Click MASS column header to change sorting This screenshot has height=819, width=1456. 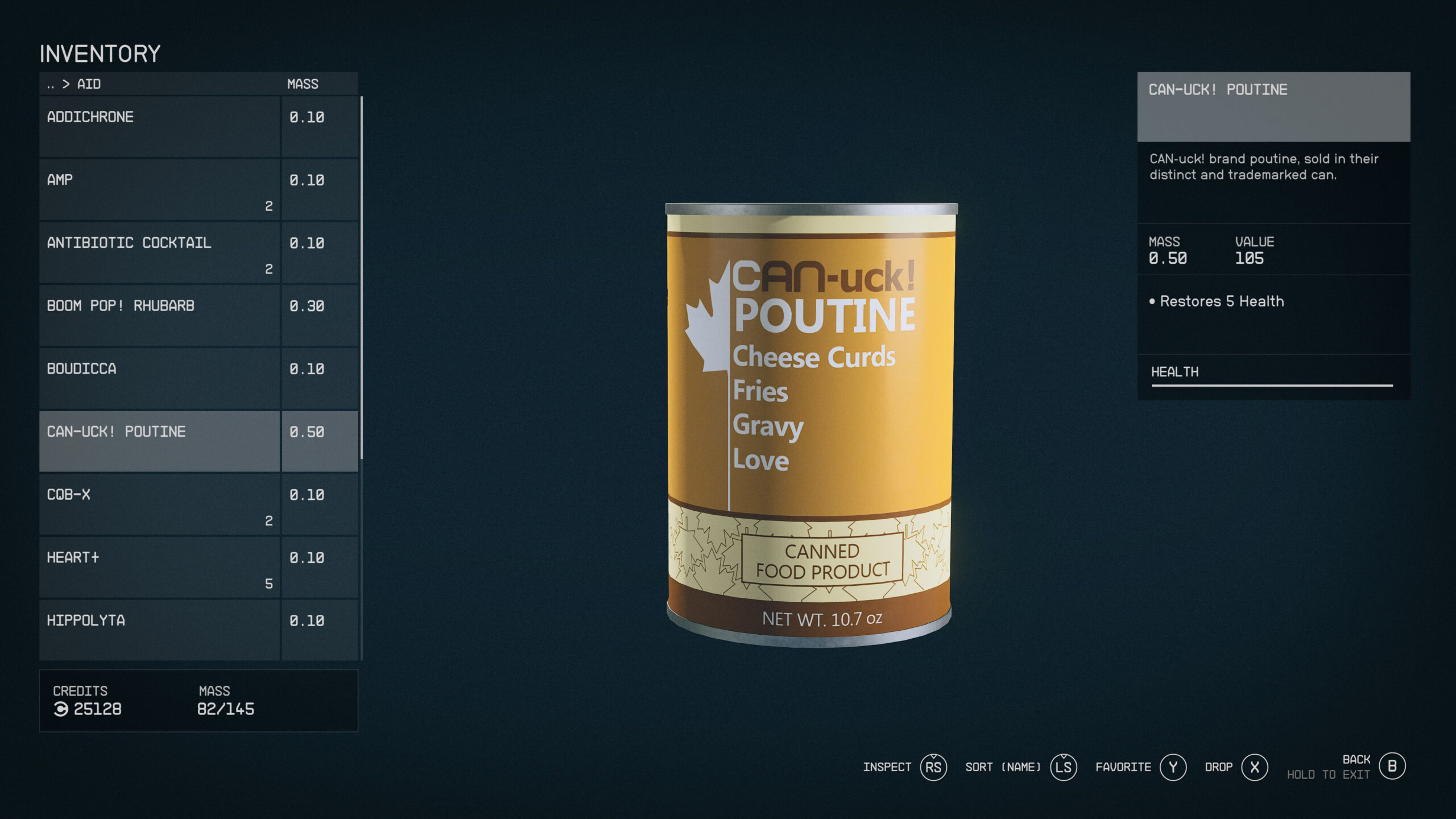click(x=303, y=84)
